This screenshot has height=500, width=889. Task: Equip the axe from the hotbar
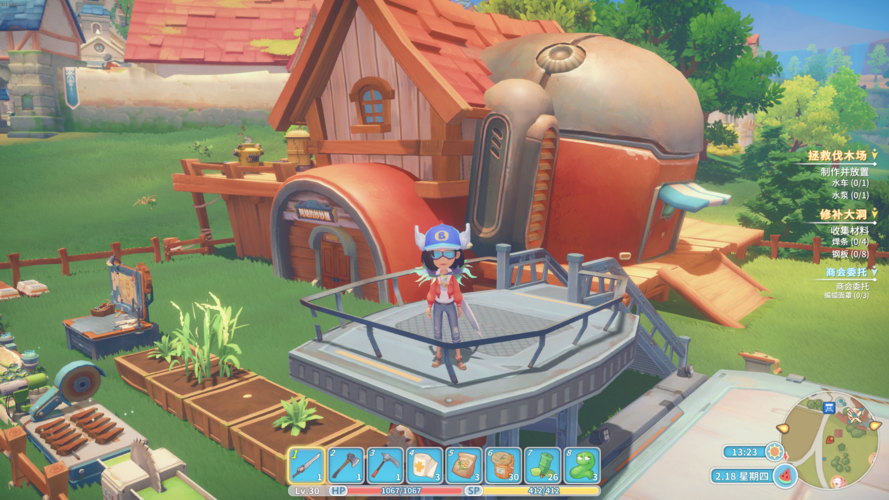346,465
